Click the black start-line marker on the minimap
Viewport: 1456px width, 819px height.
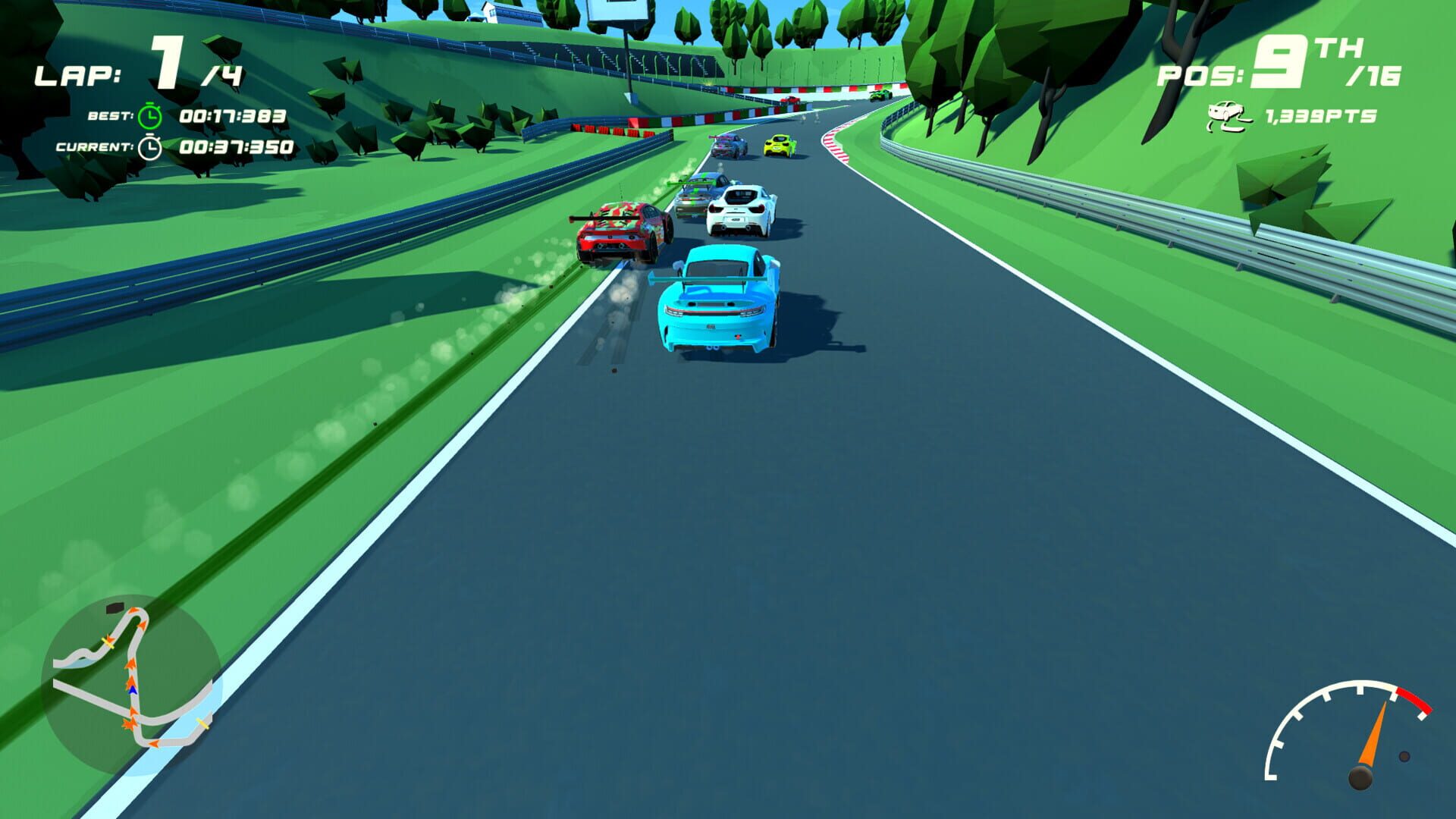click(115, 607)
